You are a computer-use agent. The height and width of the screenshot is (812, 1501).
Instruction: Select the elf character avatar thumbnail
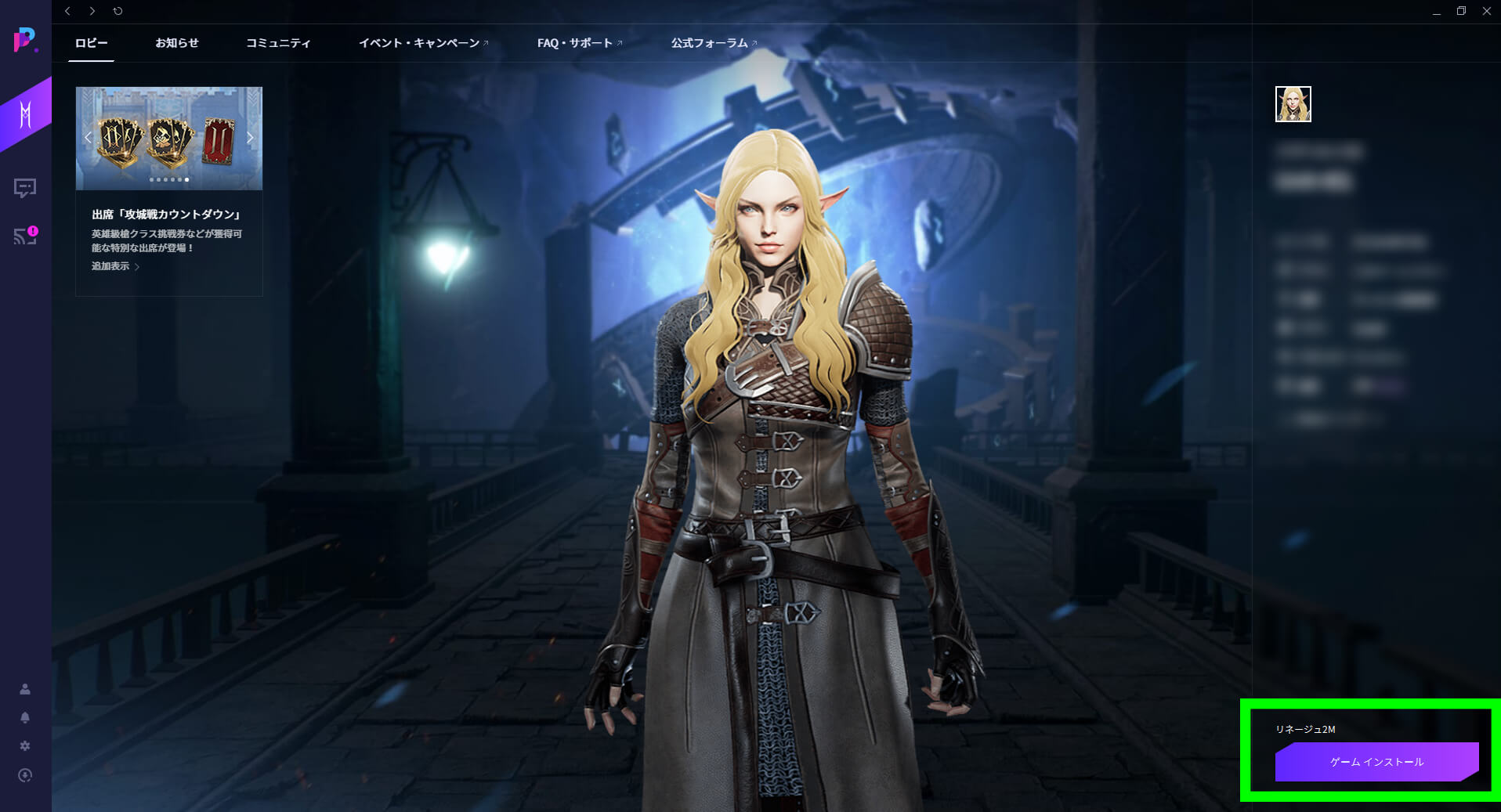point(1293,104)
